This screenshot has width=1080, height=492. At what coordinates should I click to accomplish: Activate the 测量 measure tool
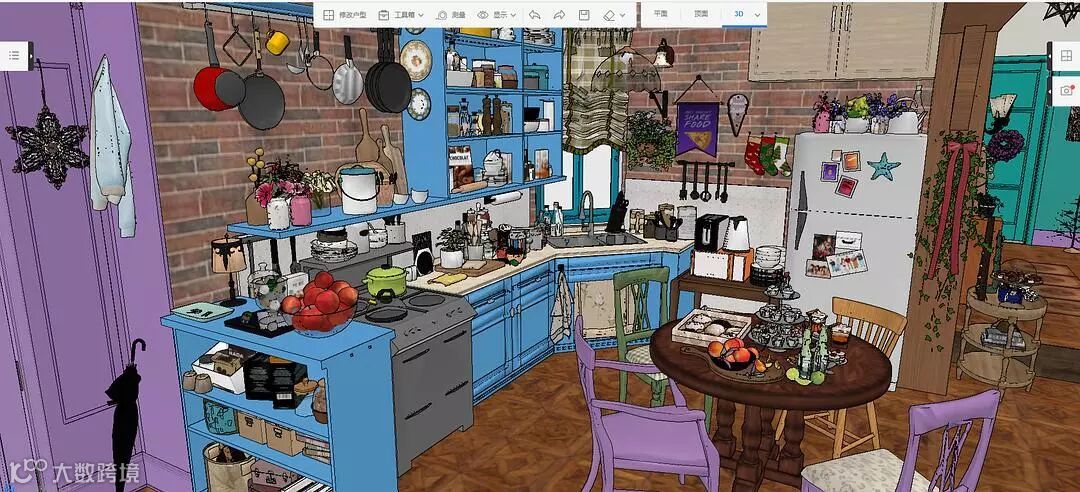point(451,15)
